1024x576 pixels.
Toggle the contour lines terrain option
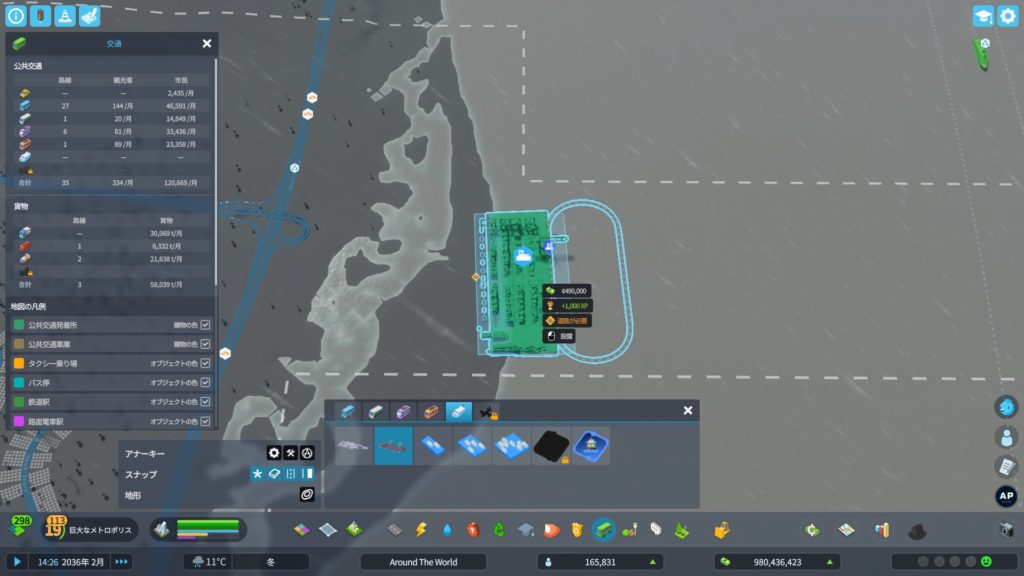[307, 494]
